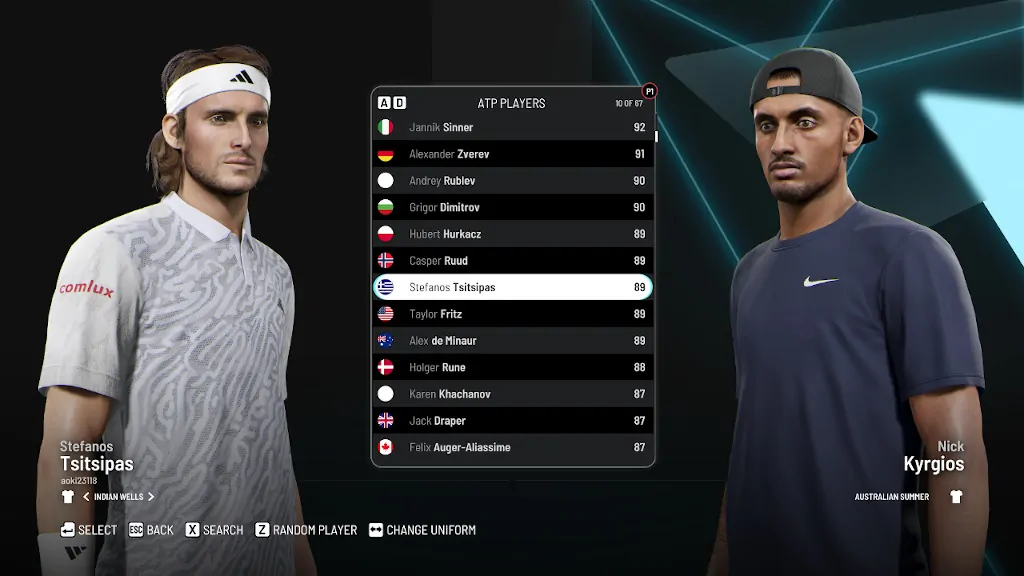Pick Taylor Fritz from the list

click(512, 314)
